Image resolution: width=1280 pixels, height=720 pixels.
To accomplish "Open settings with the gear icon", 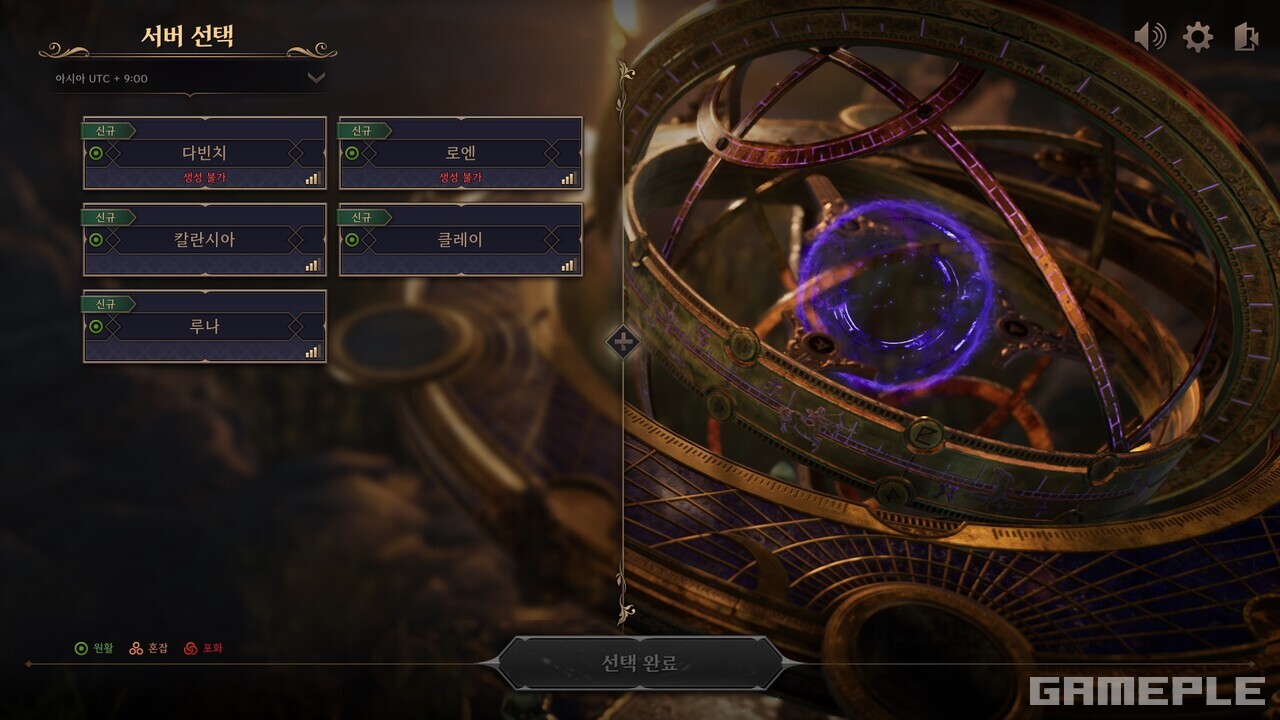I will 1197,38.
